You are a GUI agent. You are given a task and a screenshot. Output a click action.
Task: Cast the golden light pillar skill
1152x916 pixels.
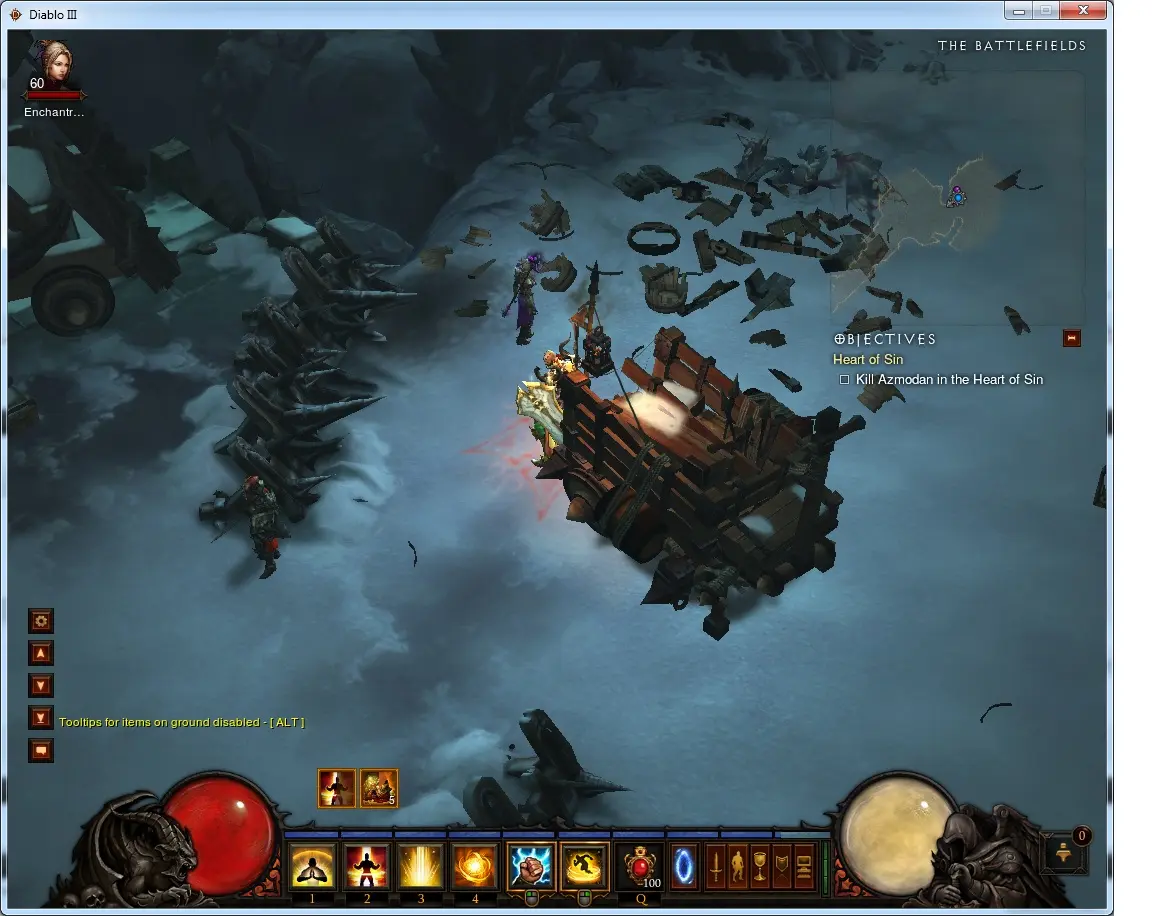click(421, 866)
